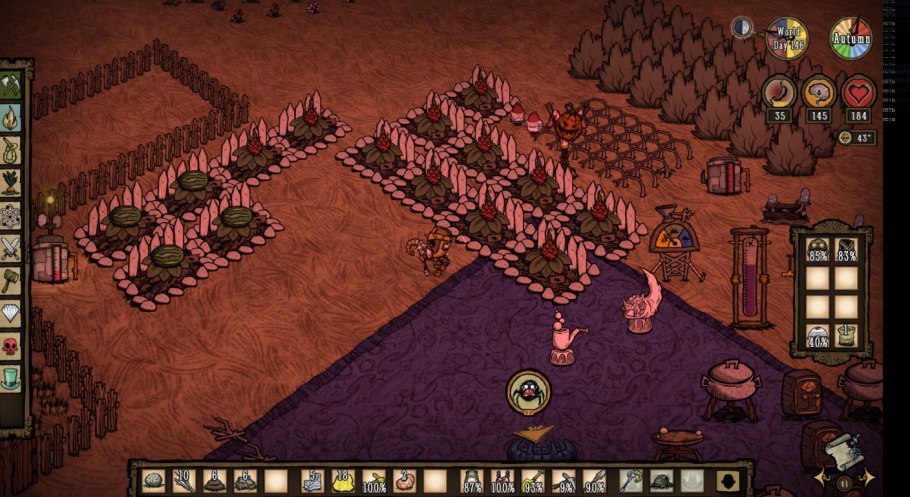Select the rocks item in first inventory slot

pos(153,481)
